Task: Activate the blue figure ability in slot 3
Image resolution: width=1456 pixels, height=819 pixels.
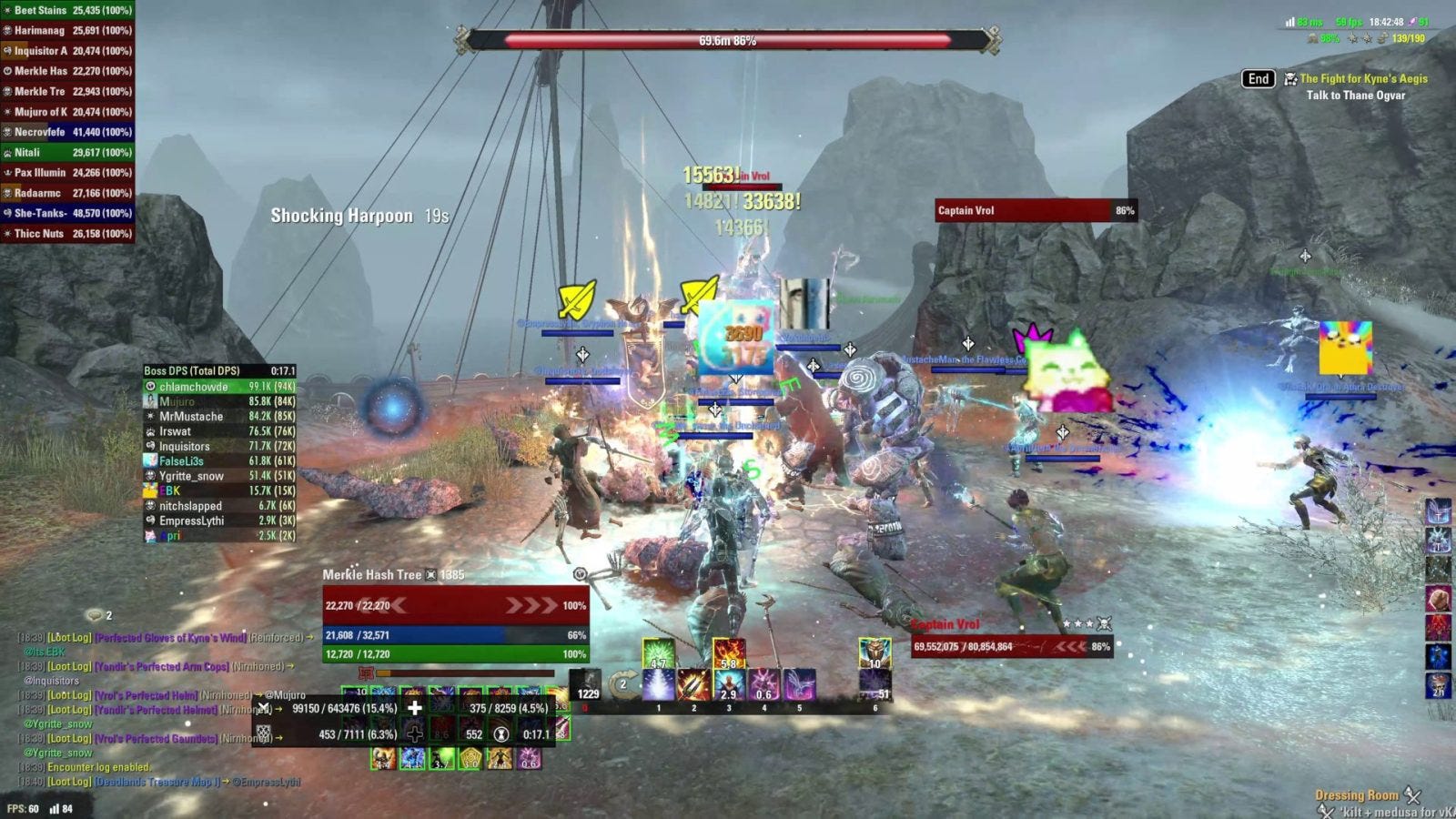Action: click(x=729, y=685)
